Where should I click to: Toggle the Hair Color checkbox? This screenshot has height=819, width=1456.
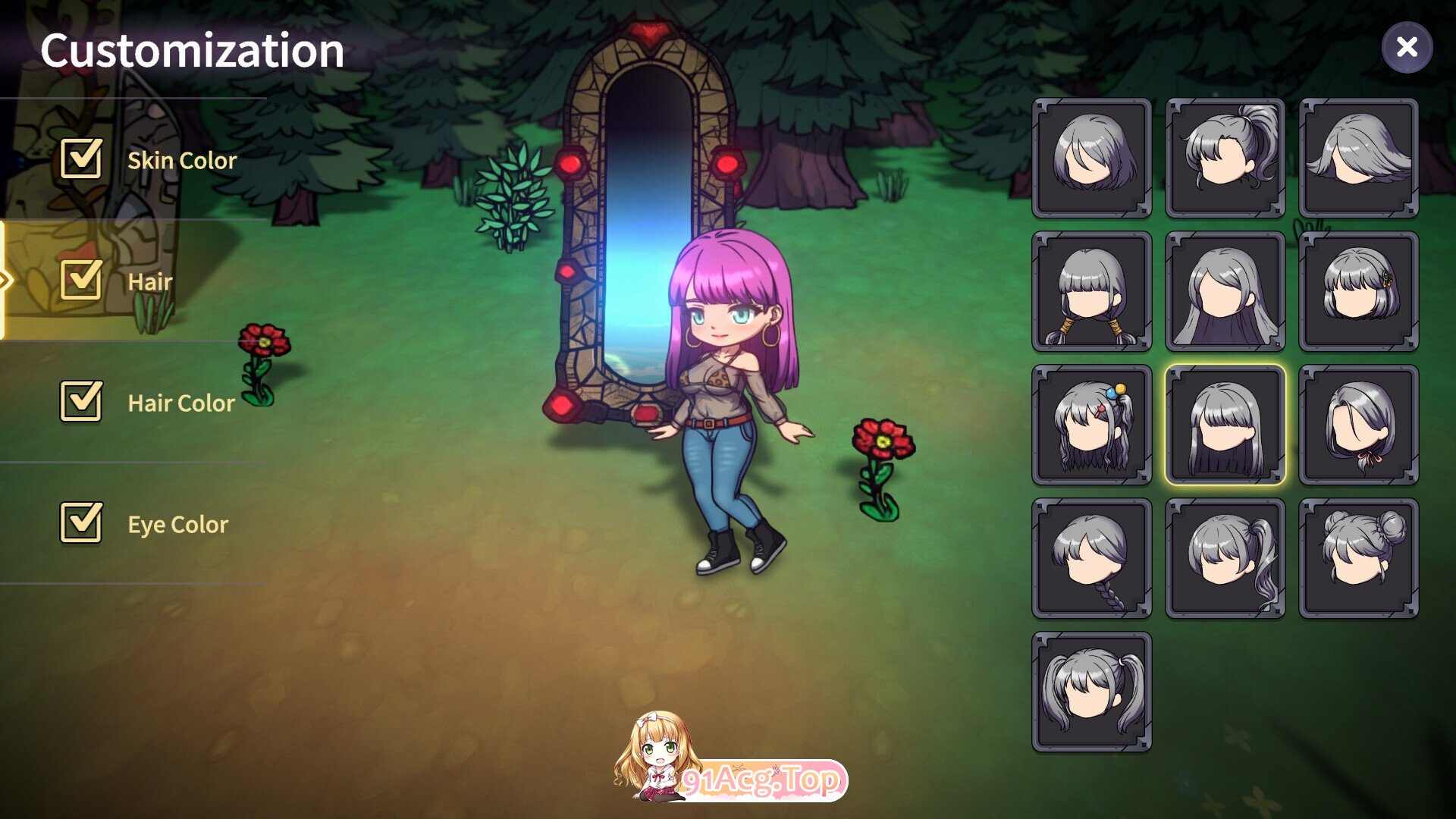pos(81,401)
